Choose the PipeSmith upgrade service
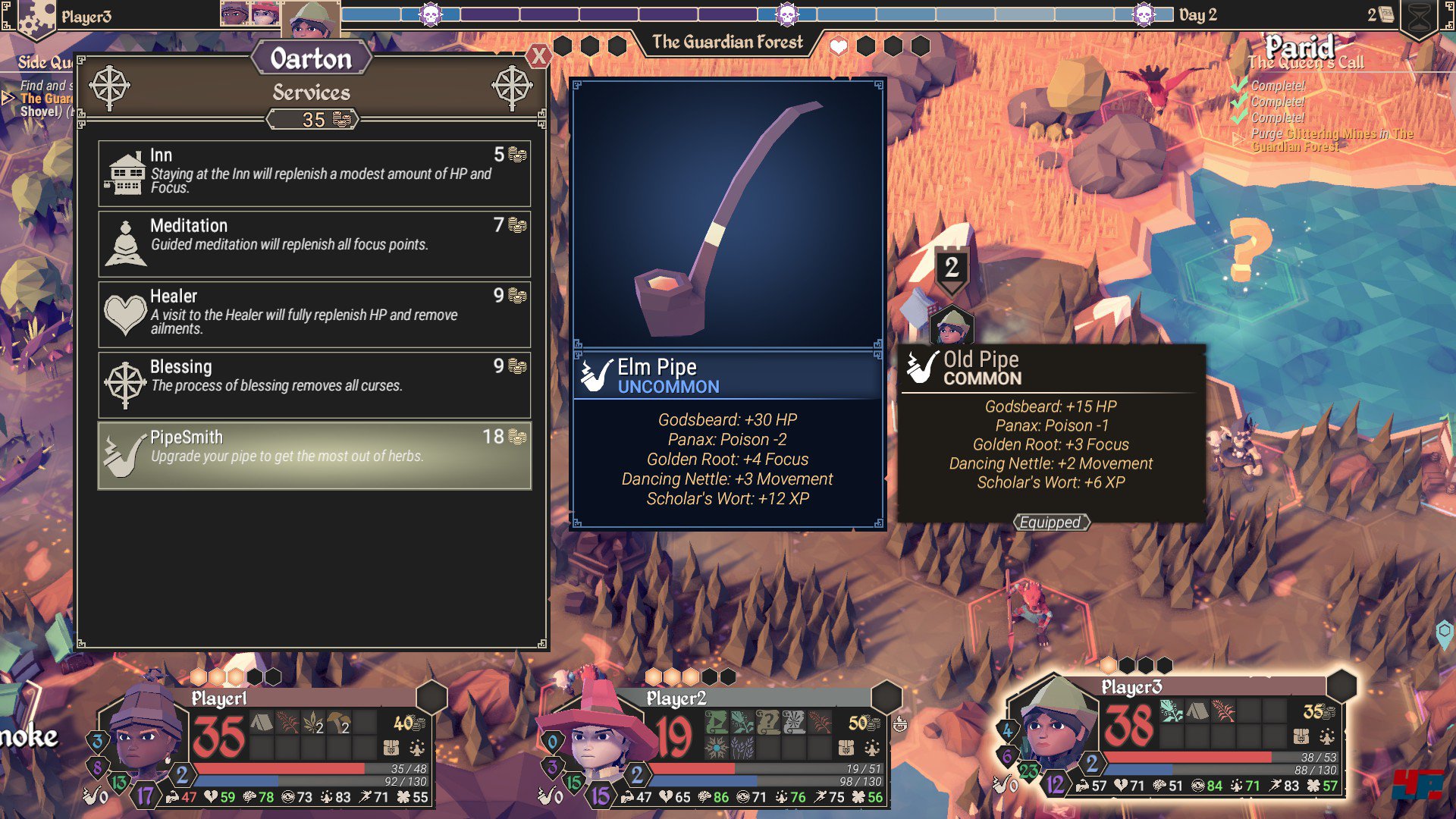 click(314, 455)
